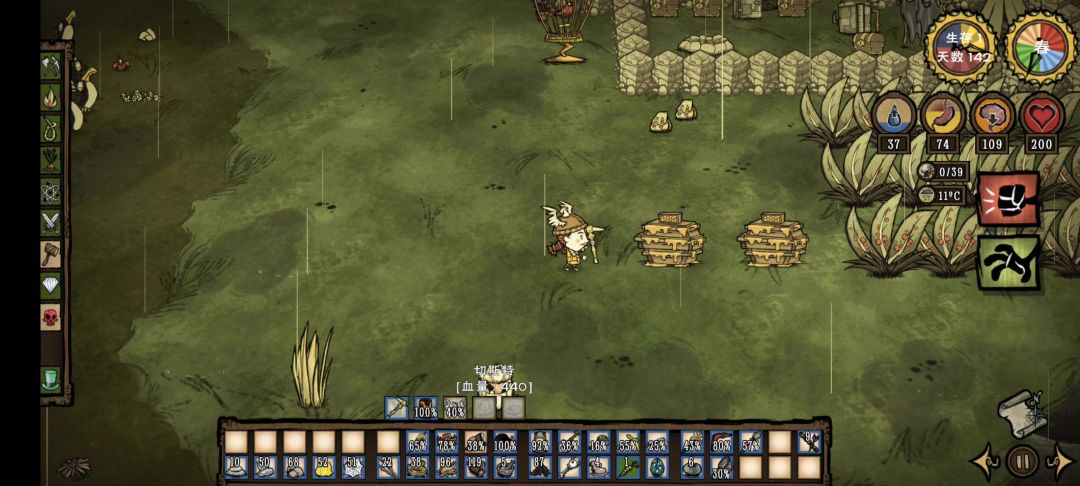Rotate the camera left
The image size is (1080, 486).
coord(985,461)
